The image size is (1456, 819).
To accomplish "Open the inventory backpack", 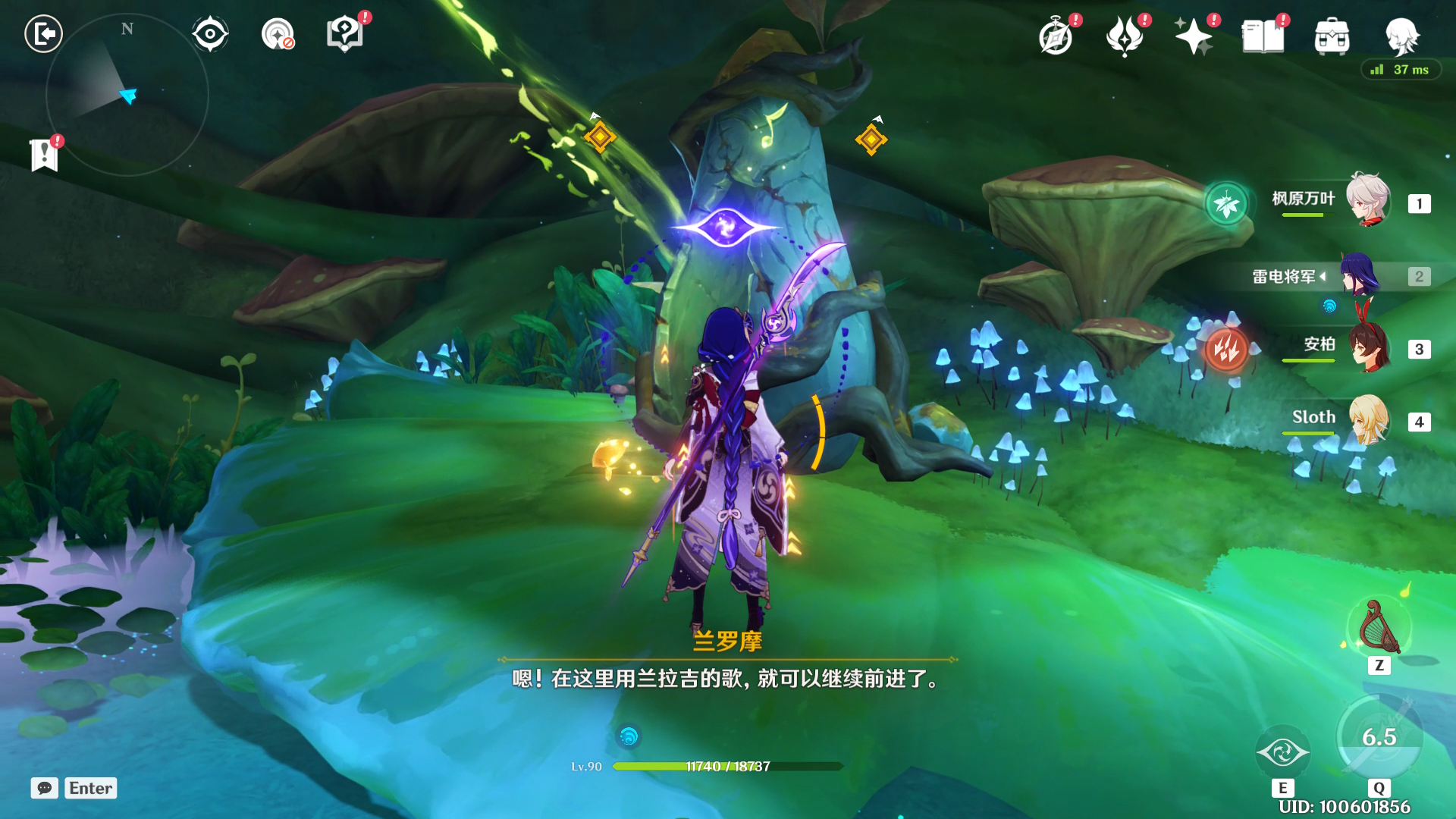I will click(1332, 36).
